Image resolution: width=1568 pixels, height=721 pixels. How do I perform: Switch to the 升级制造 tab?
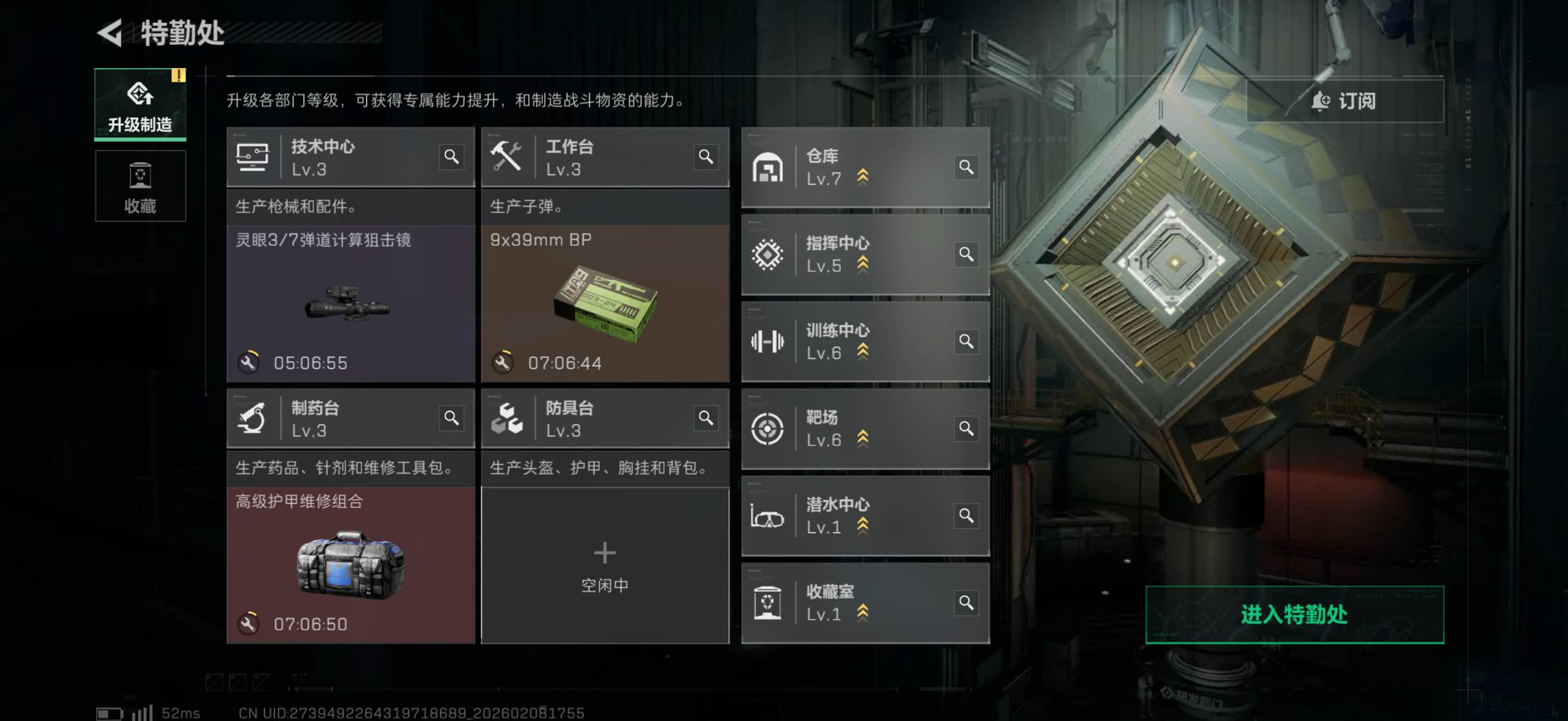click(x=140, y=105)
